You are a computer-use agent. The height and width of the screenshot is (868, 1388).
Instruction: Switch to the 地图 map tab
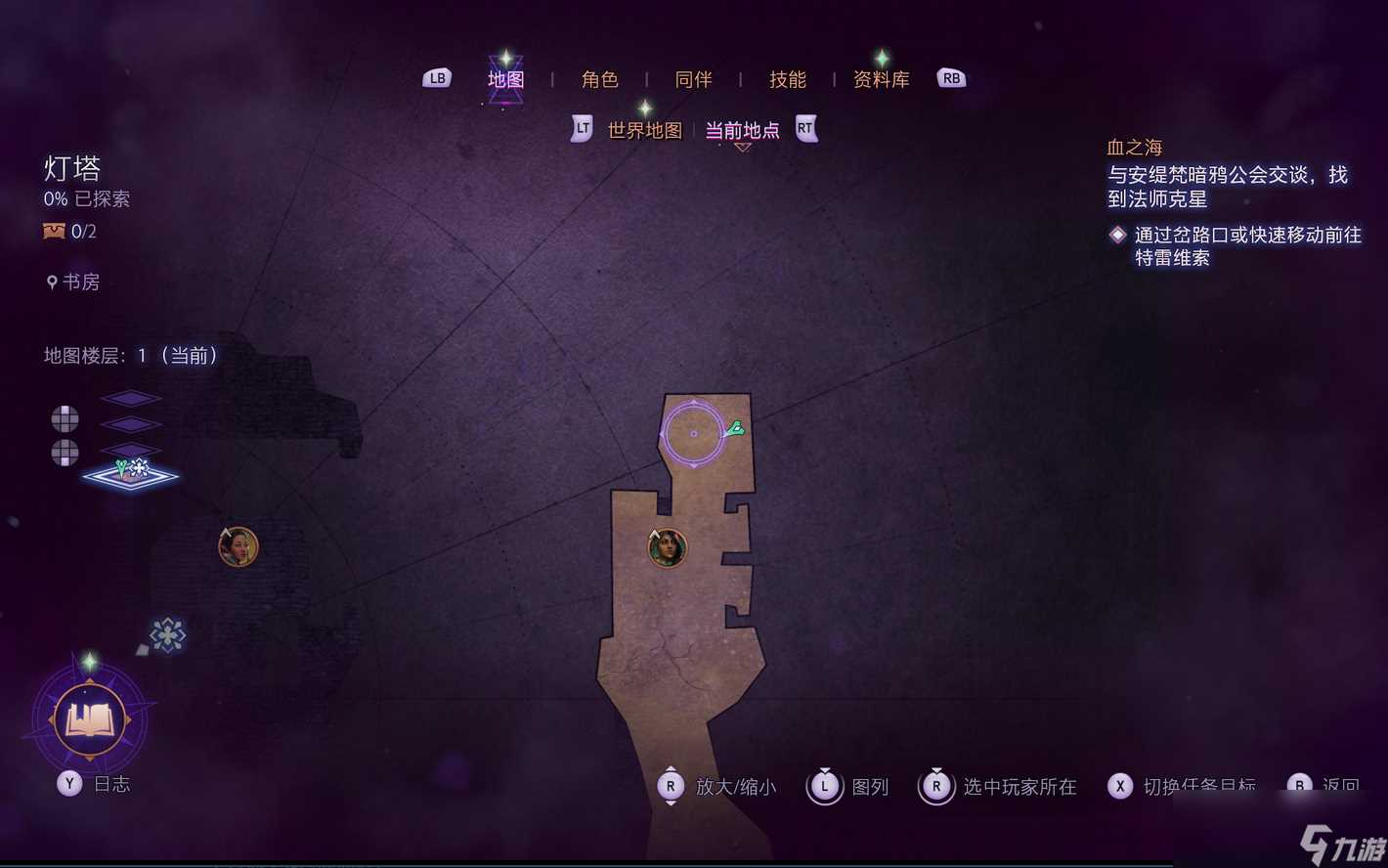[x=506, y=79]
